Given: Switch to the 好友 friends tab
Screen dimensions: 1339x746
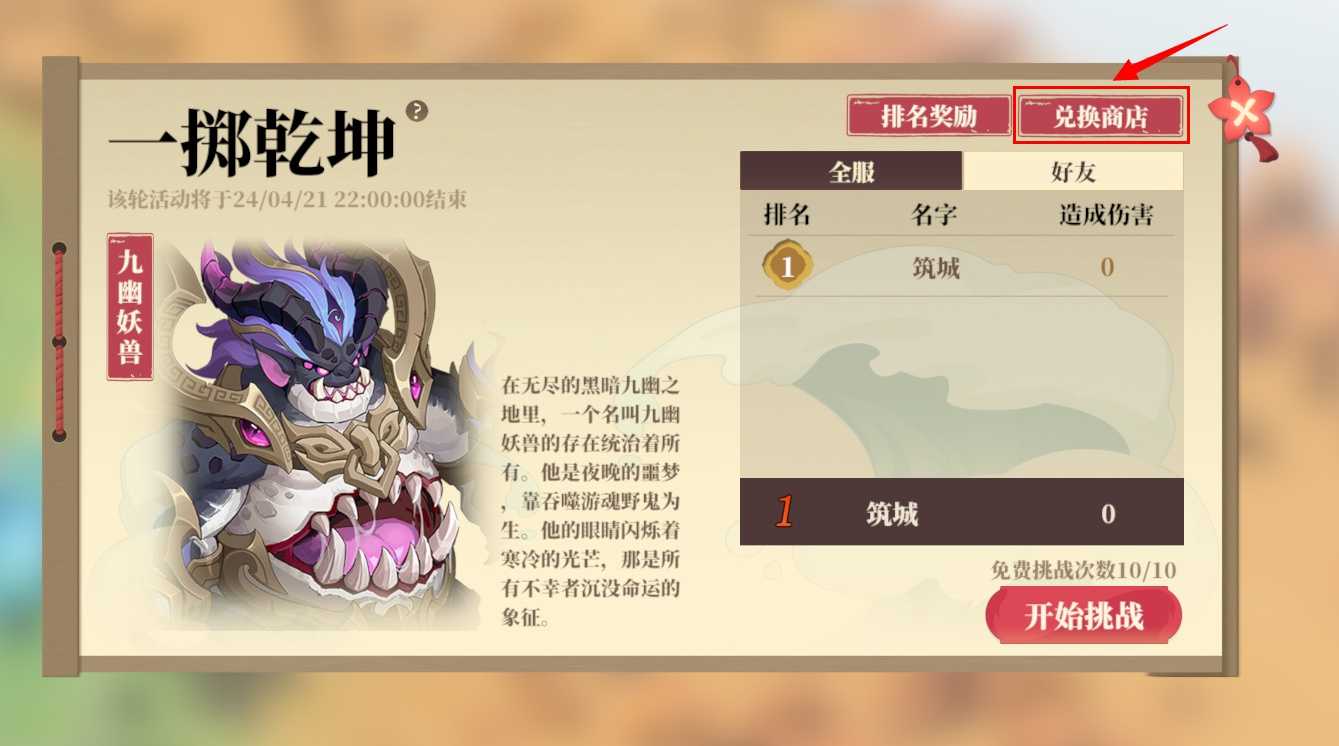Looking at the screenshot, I should [1074, 171].
